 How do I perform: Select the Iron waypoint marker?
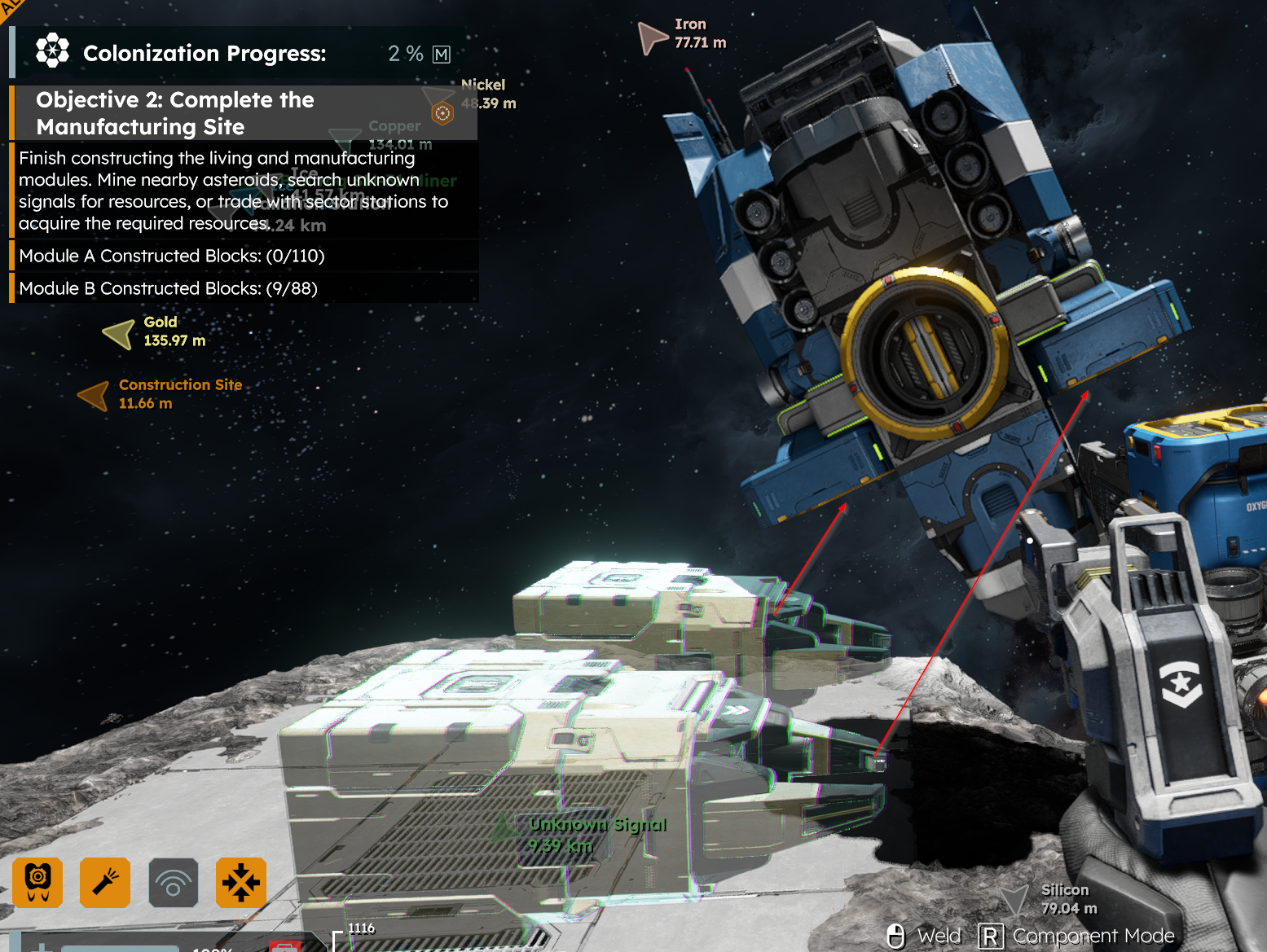pyautogui.click(x=652, y=37)
